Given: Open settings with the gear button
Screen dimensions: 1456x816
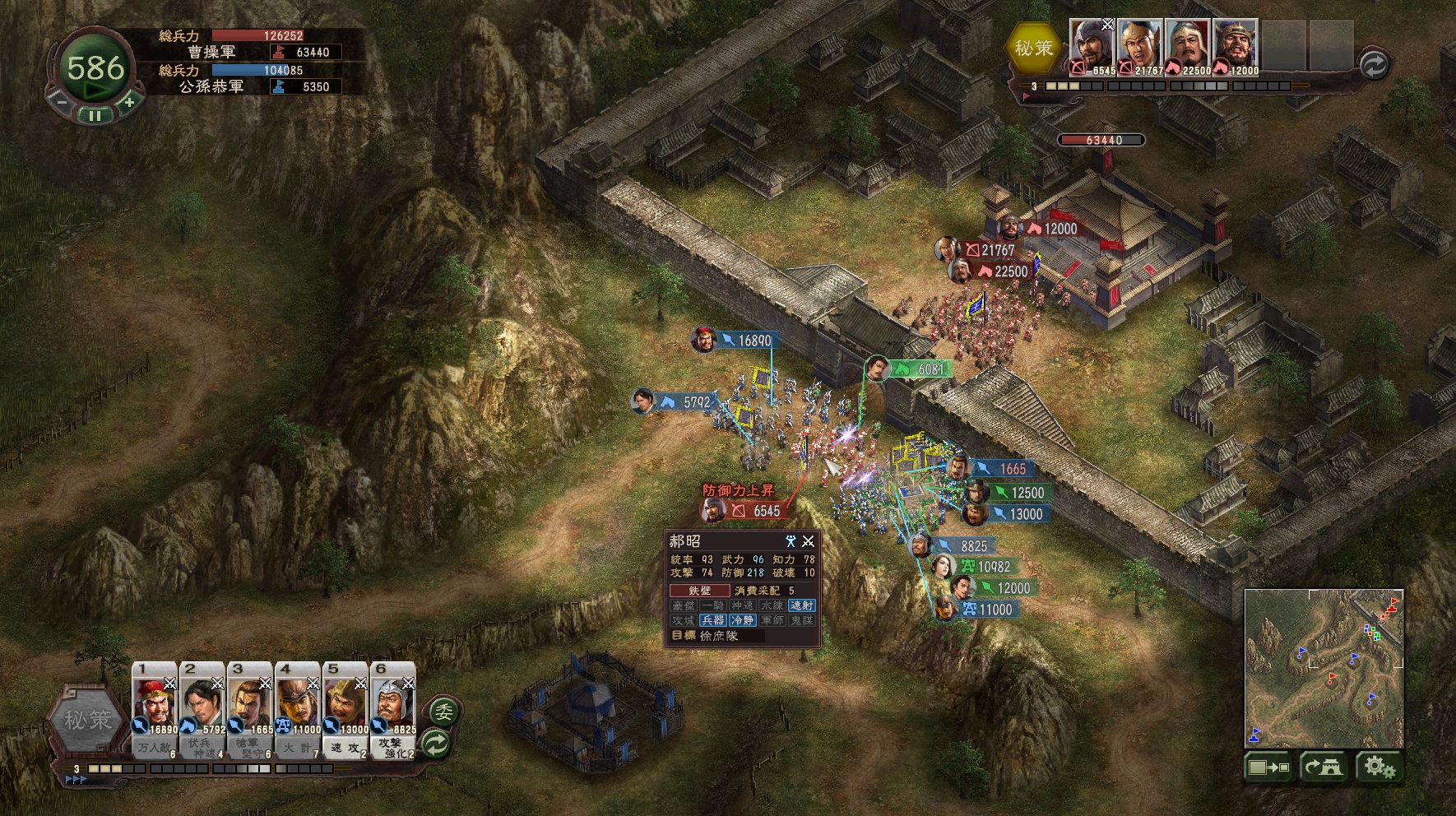Looking at the screenshot, I should click(1379, 767).
